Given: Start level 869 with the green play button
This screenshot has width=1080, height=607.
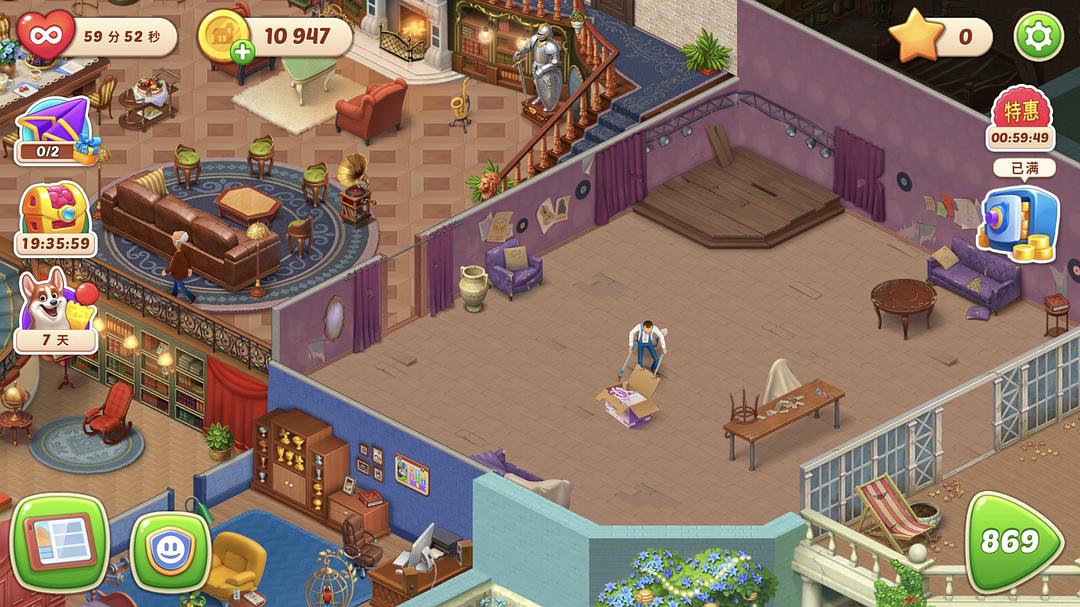Looking at the screenshot, I should [1013, 541].
